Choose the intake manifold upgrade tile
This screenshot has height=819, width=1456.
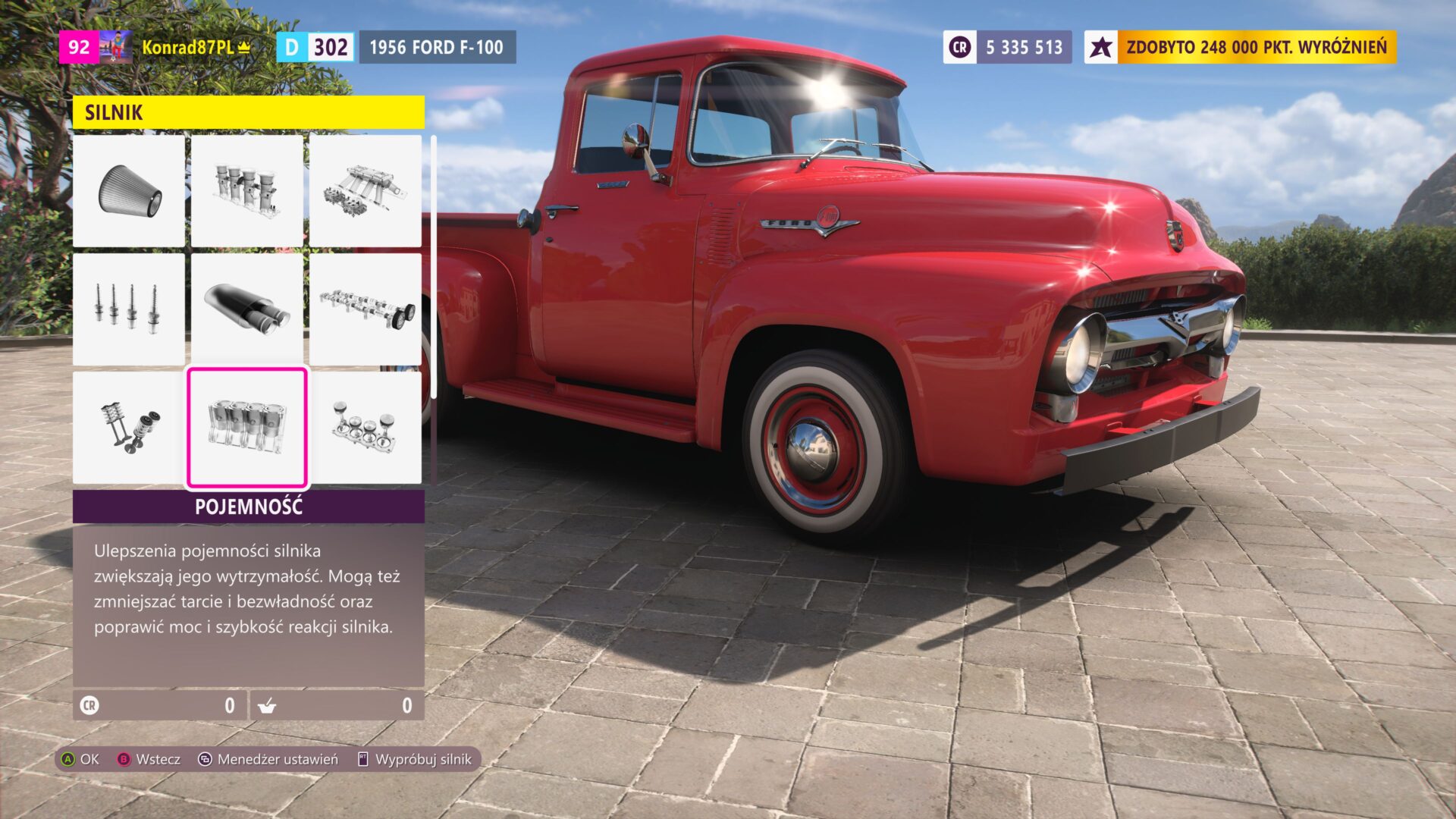[247, 191]
